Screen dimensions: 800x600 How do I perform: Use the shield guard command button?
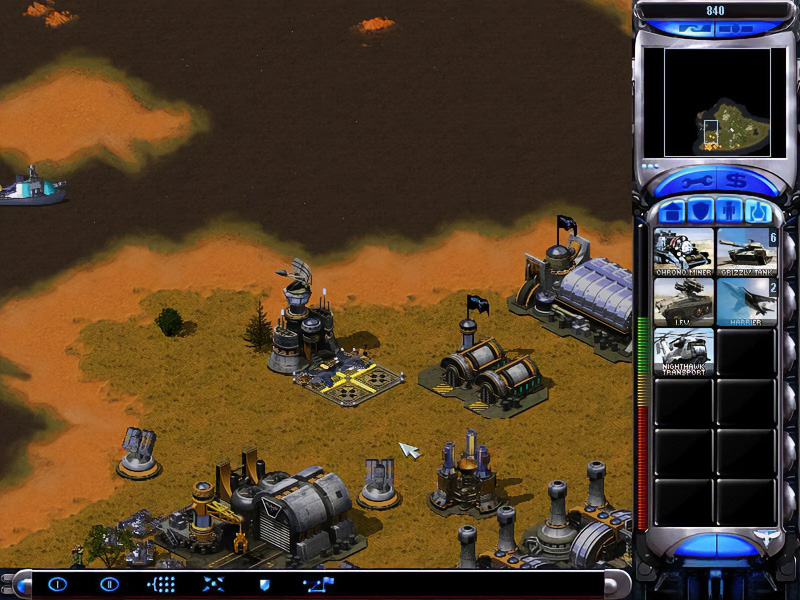(x=264, y=584)
